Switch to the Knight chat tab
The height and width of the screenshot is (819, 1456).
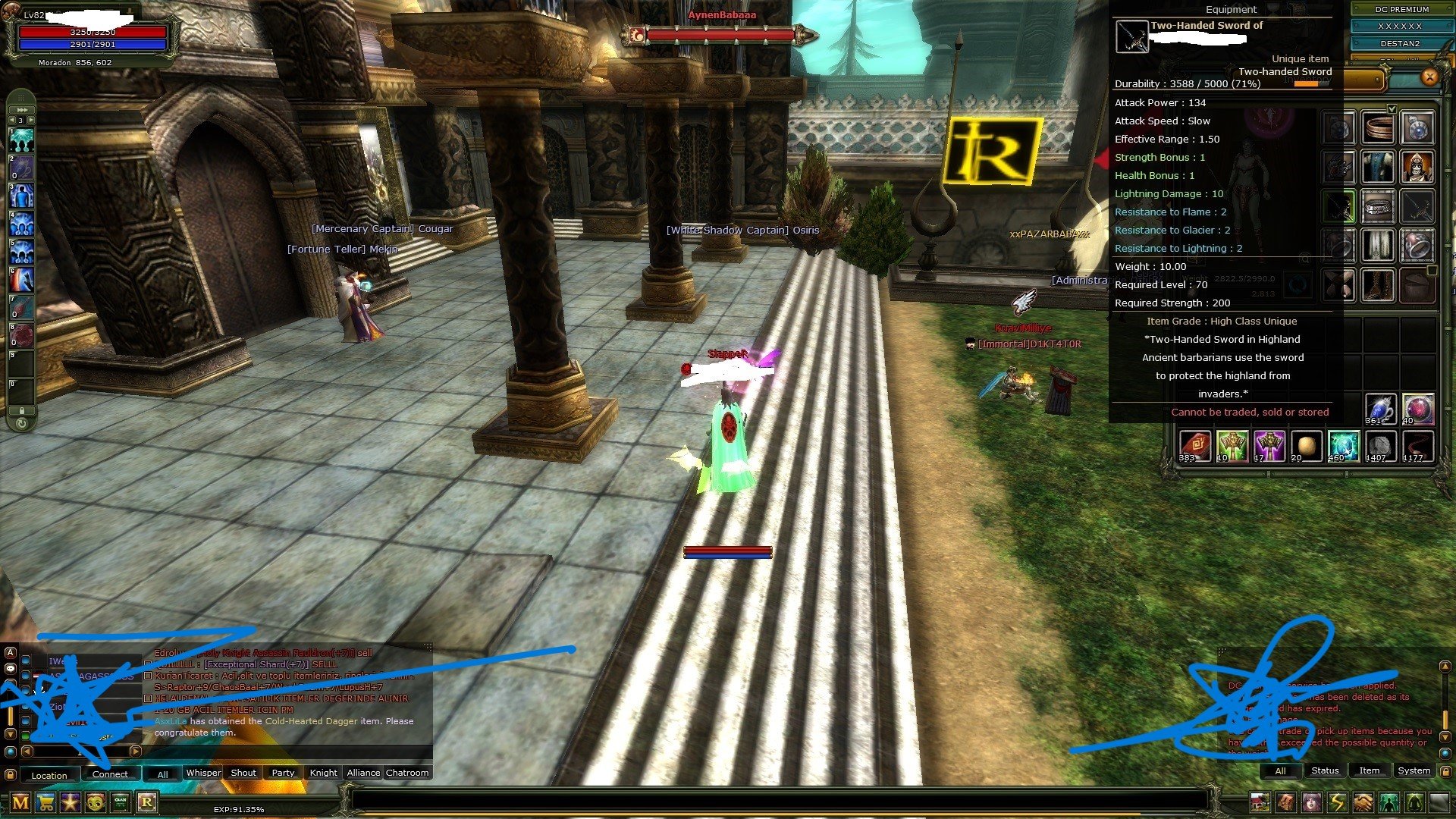pos(323,773)
